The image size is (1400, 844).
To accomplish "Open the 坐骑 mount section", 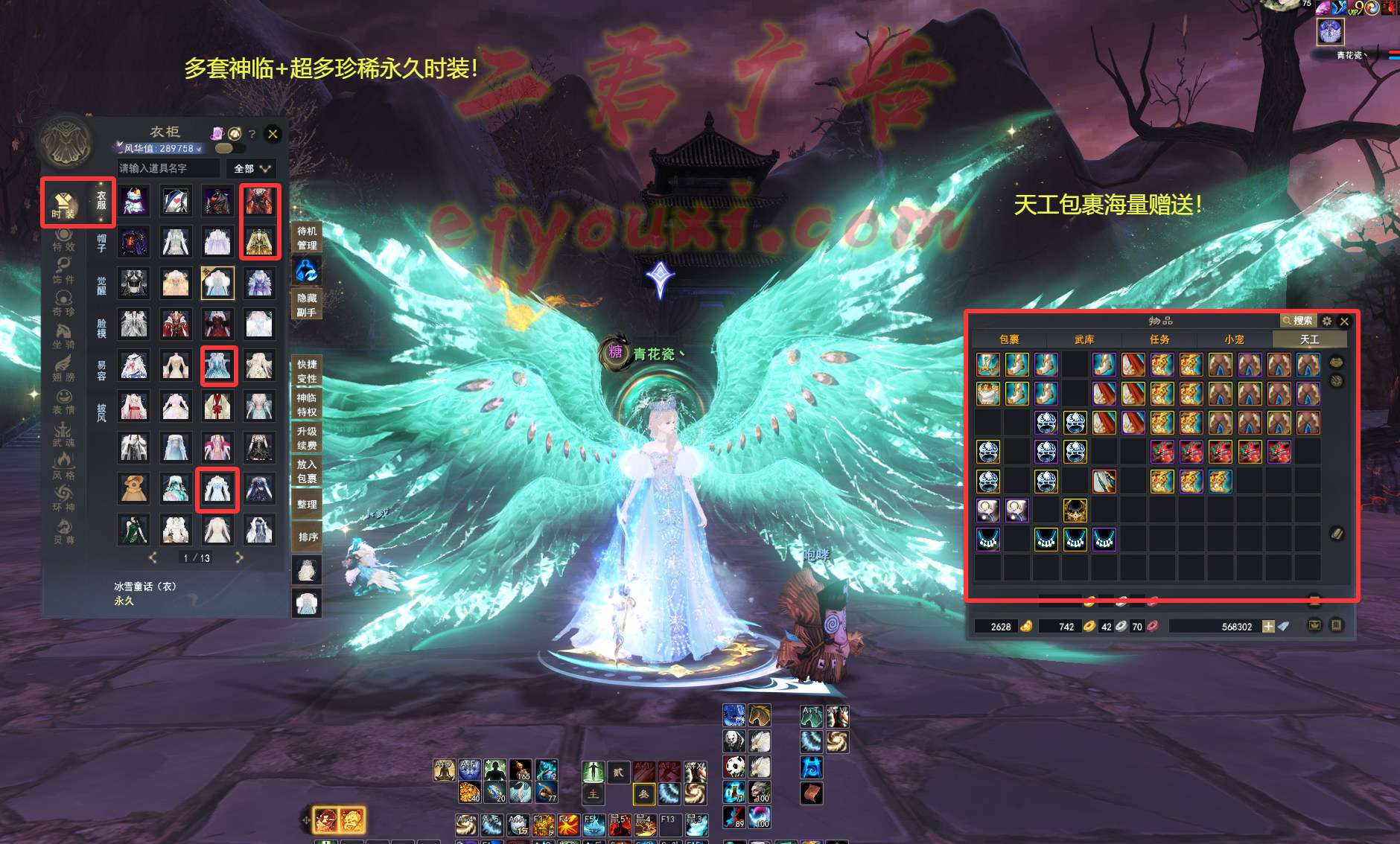I will (63, 337).
